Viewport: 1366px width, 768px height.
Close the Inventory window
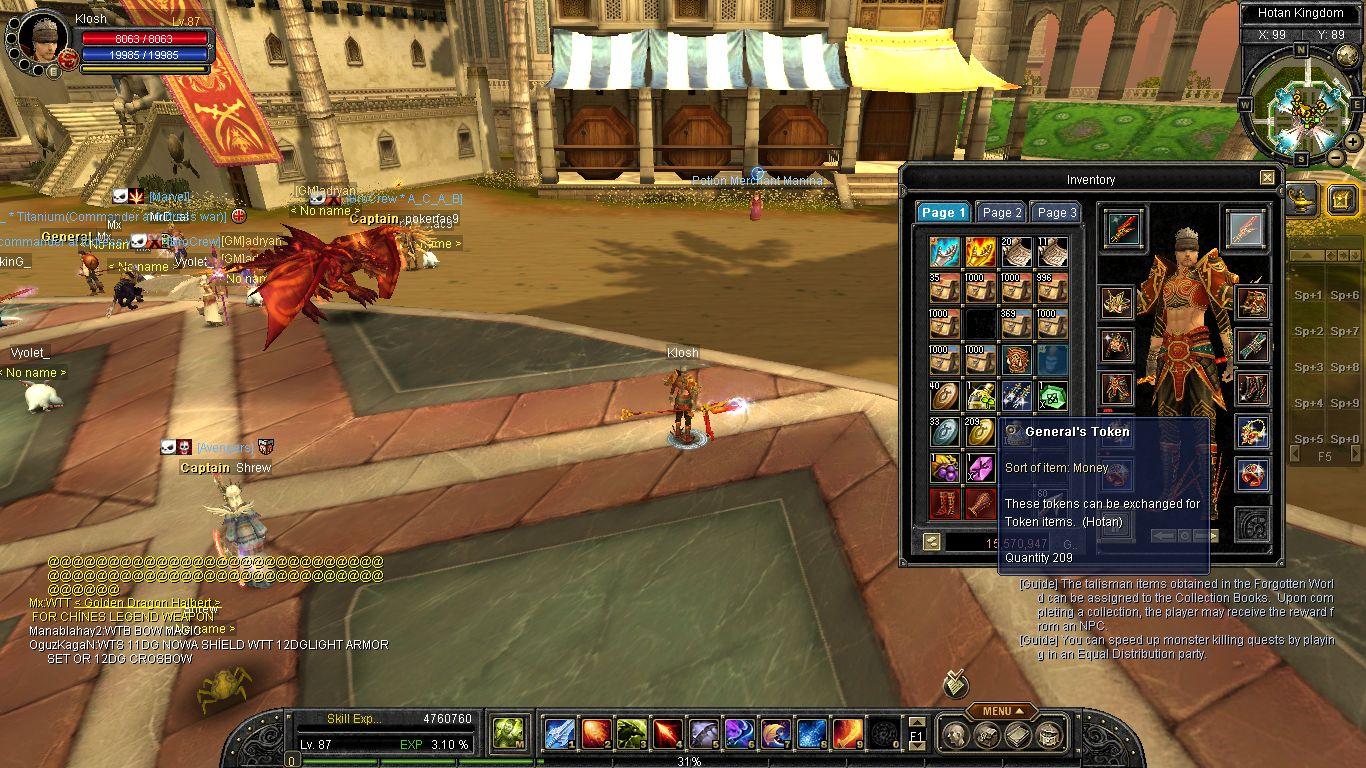pyautogui.click(x=1267, y=178)
